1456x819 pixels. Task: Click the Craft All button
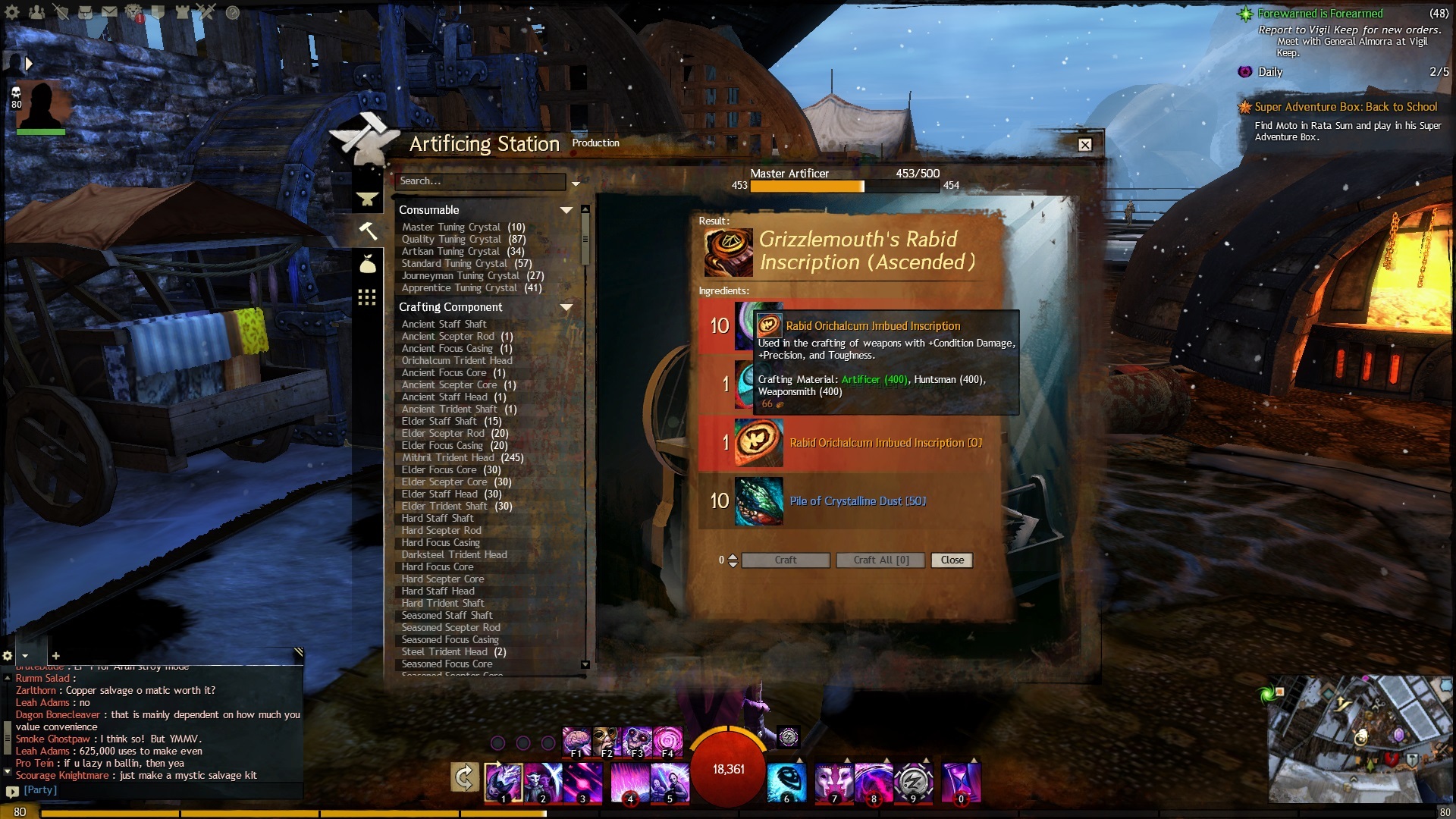(880, 560)
